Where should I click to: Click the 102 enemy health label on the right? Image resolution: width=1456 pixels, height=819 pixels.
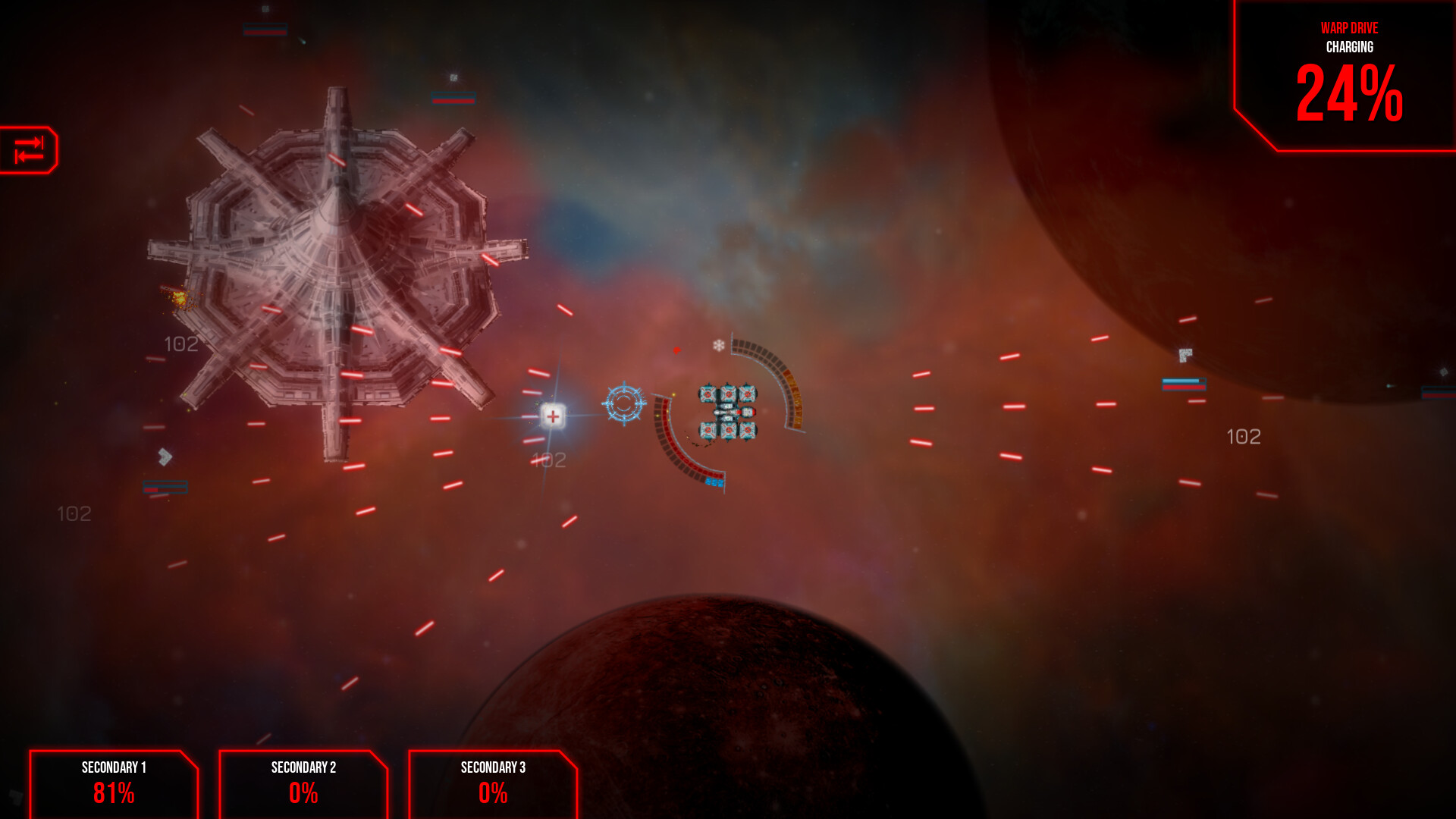[1244, 436]
